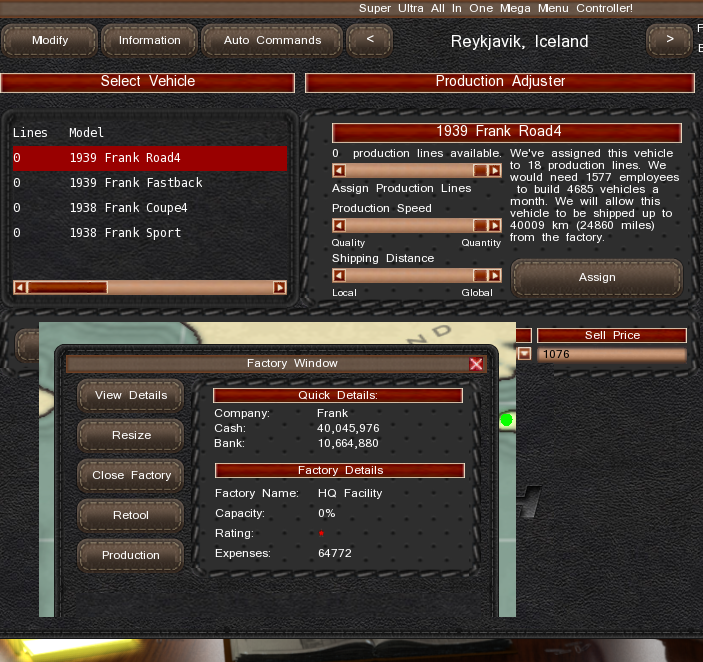The height and width of the screenshot is (662, 703).
Task: Click the Sell Price input field
Action: (x=612, y=354)
